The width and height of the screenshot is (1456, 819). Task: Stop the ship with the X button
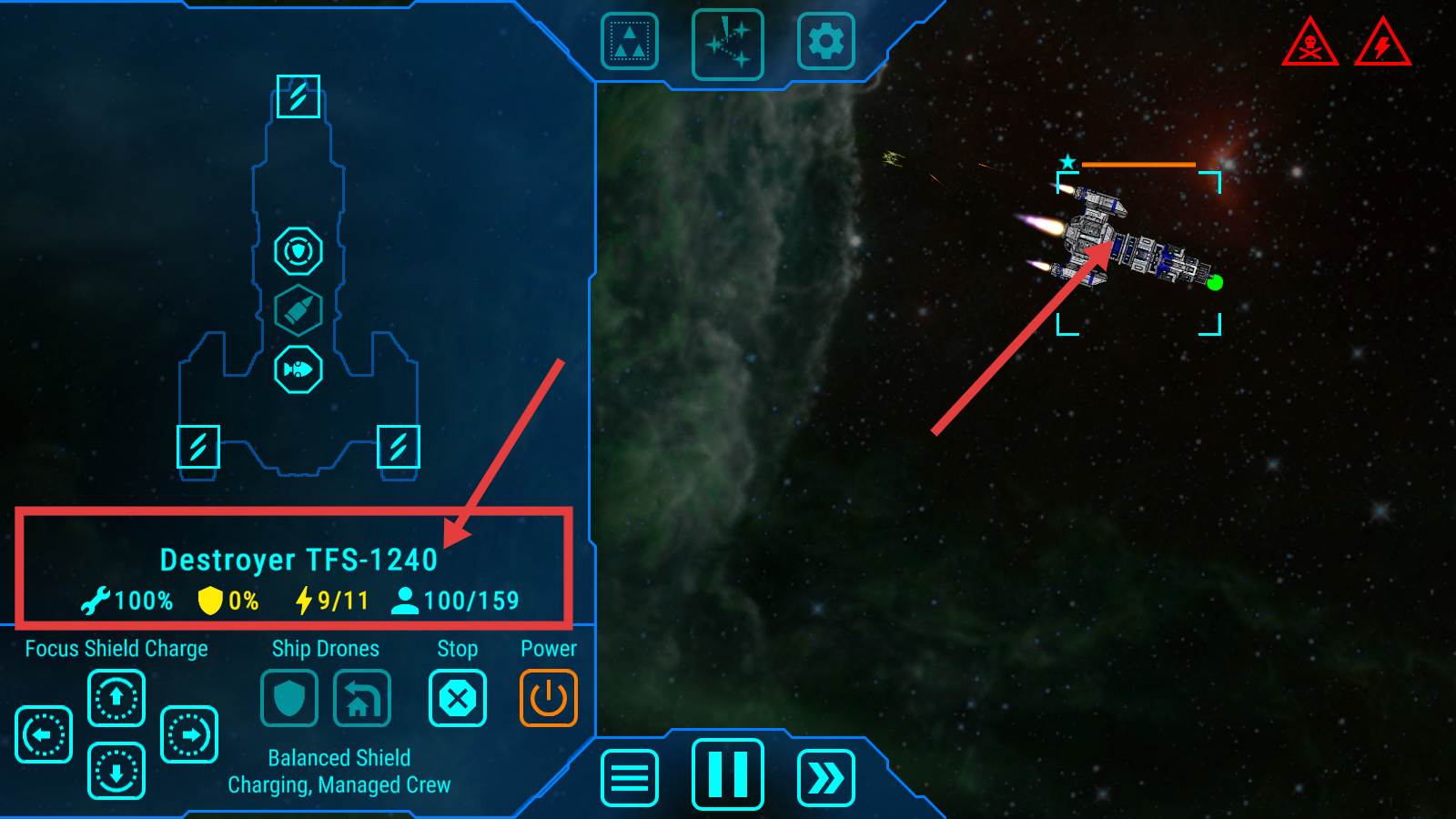[x=457, y=698]
